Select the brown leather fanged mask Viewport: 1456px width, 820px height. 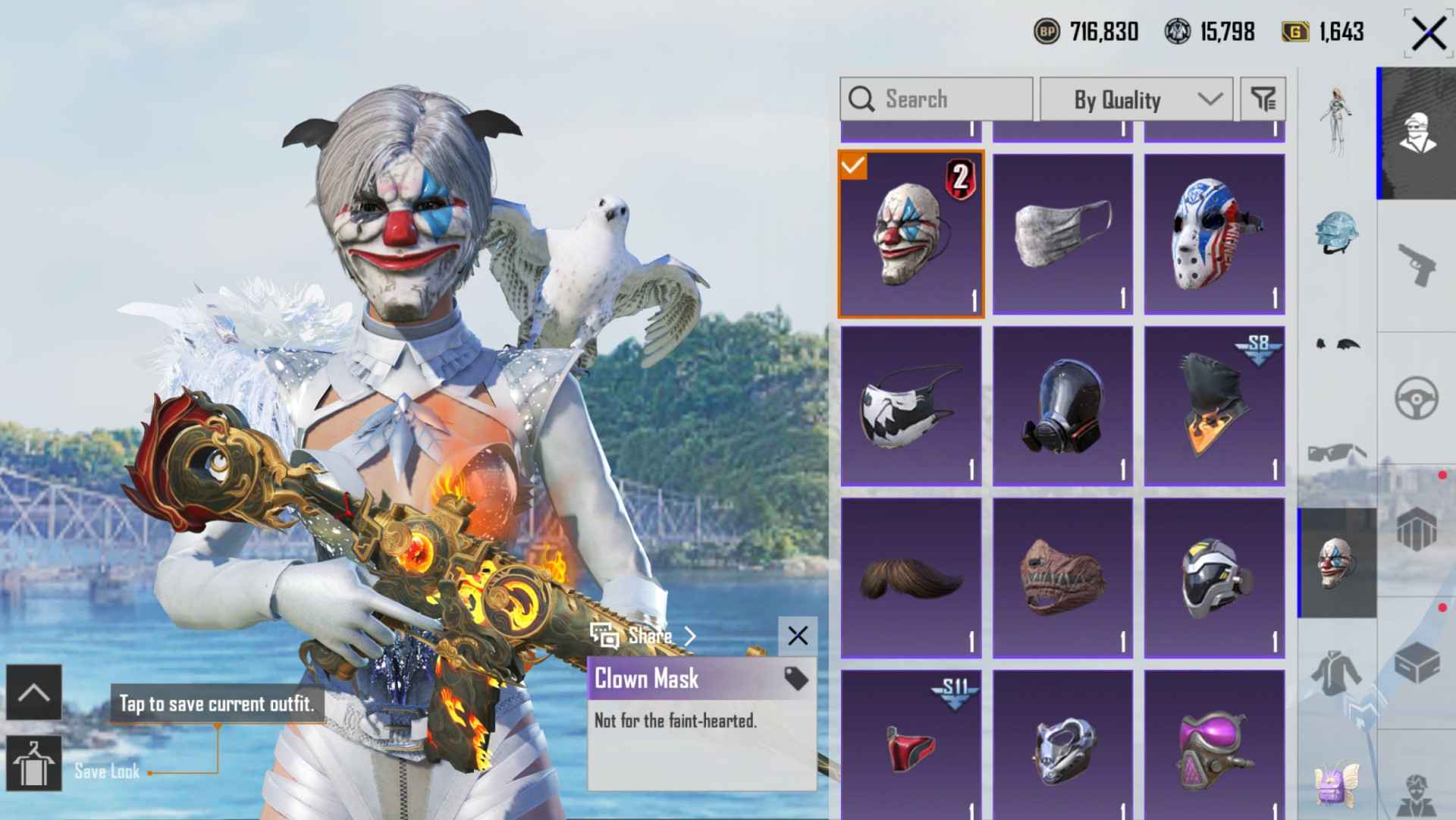point(1062,578)
